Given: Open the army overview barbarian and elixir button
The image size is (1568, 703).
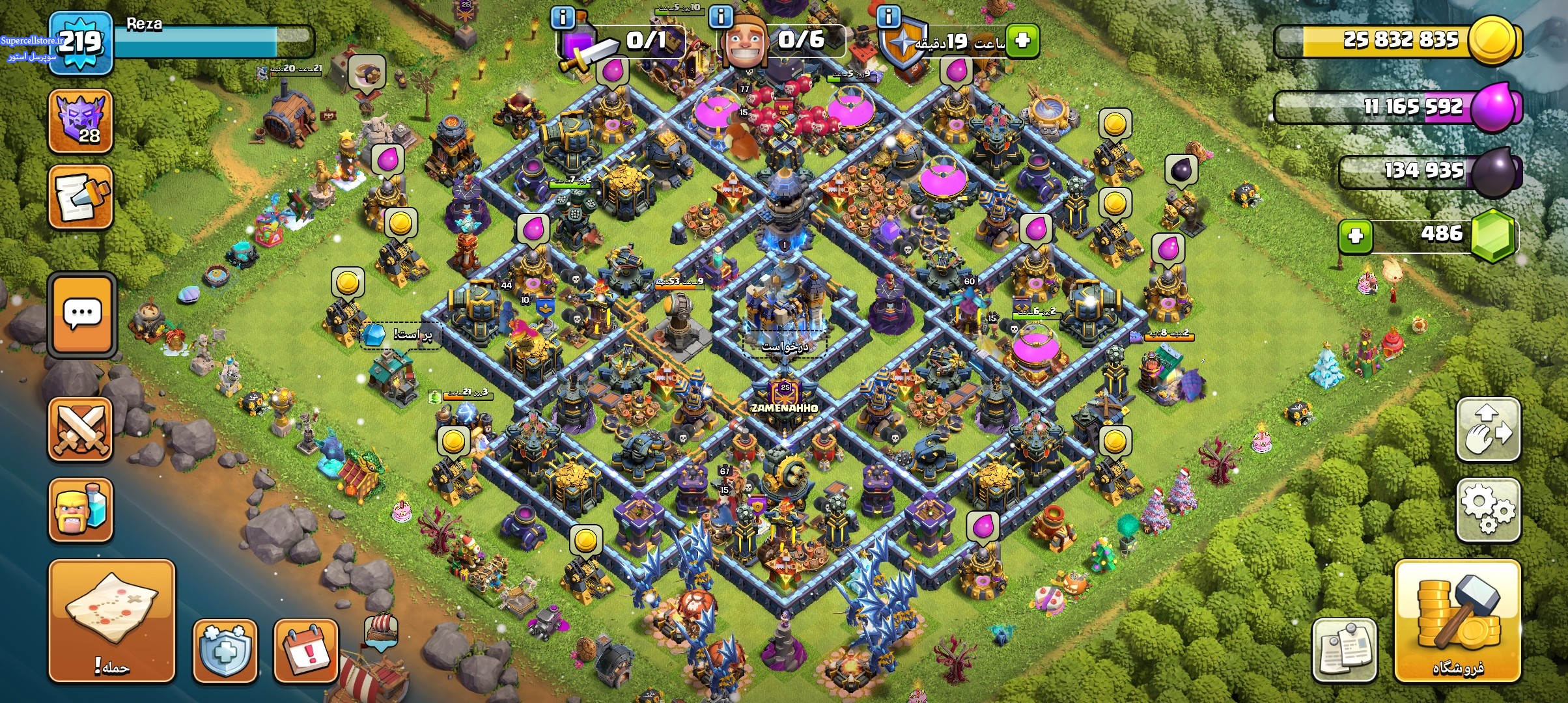Looking at the screenshot, I should pyautogui.click(x=81, y=510).
